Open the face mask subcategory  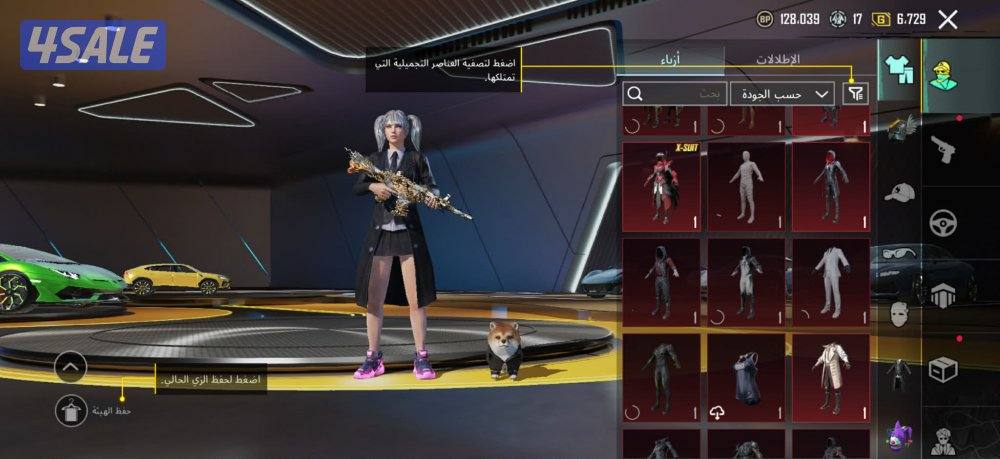899,313
